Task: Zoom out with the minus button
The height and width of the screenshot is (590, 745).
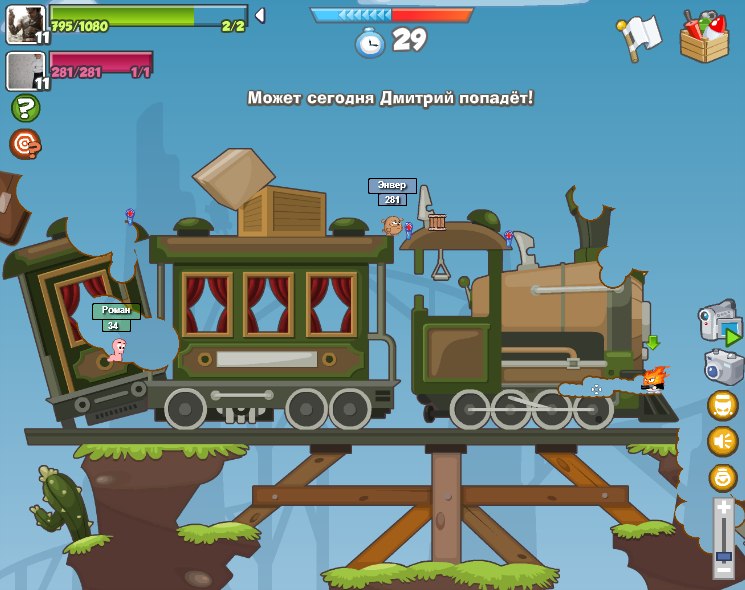Action: point(724,570)
